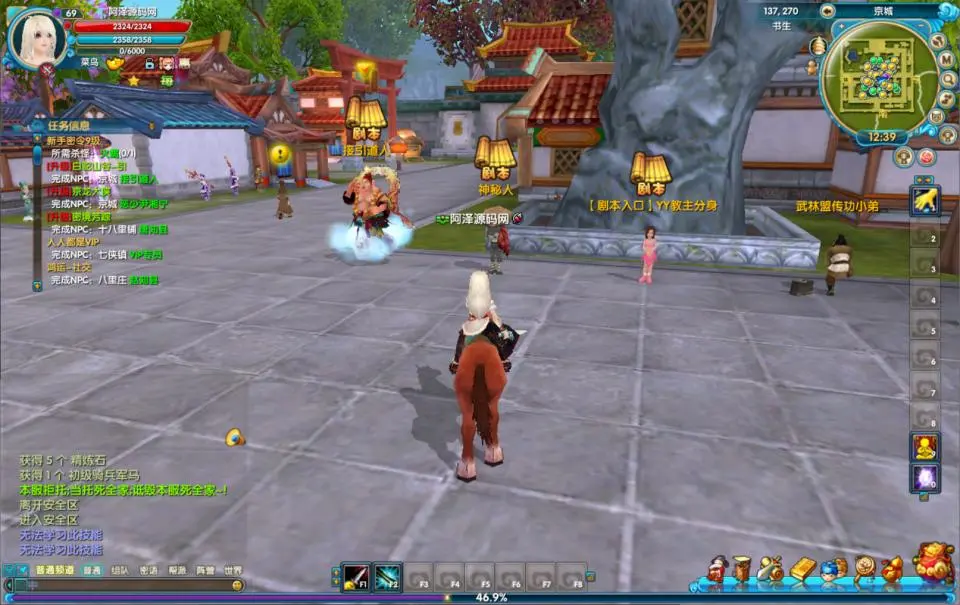This screenshot has width=960, height=605.
Task: Click the player character portrait
Action: point(36,38)
